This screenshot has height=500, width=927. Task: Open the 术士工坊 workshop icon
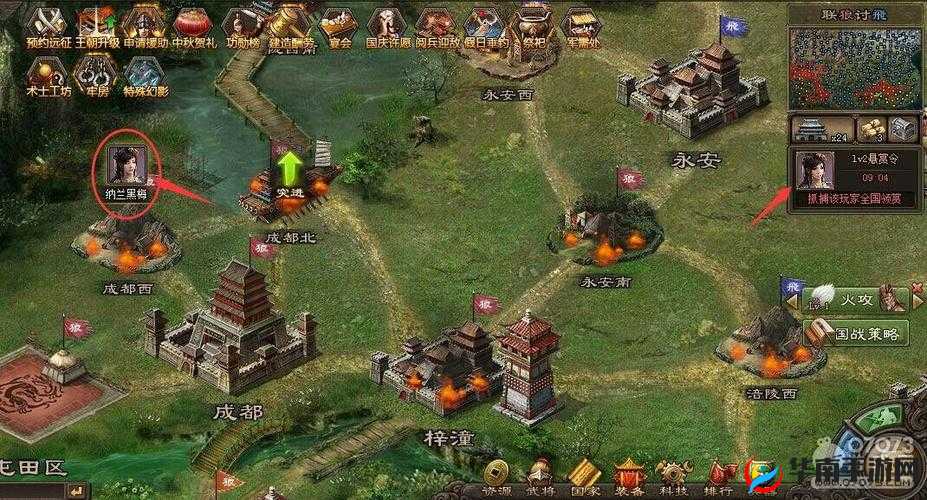click(45, 72)
